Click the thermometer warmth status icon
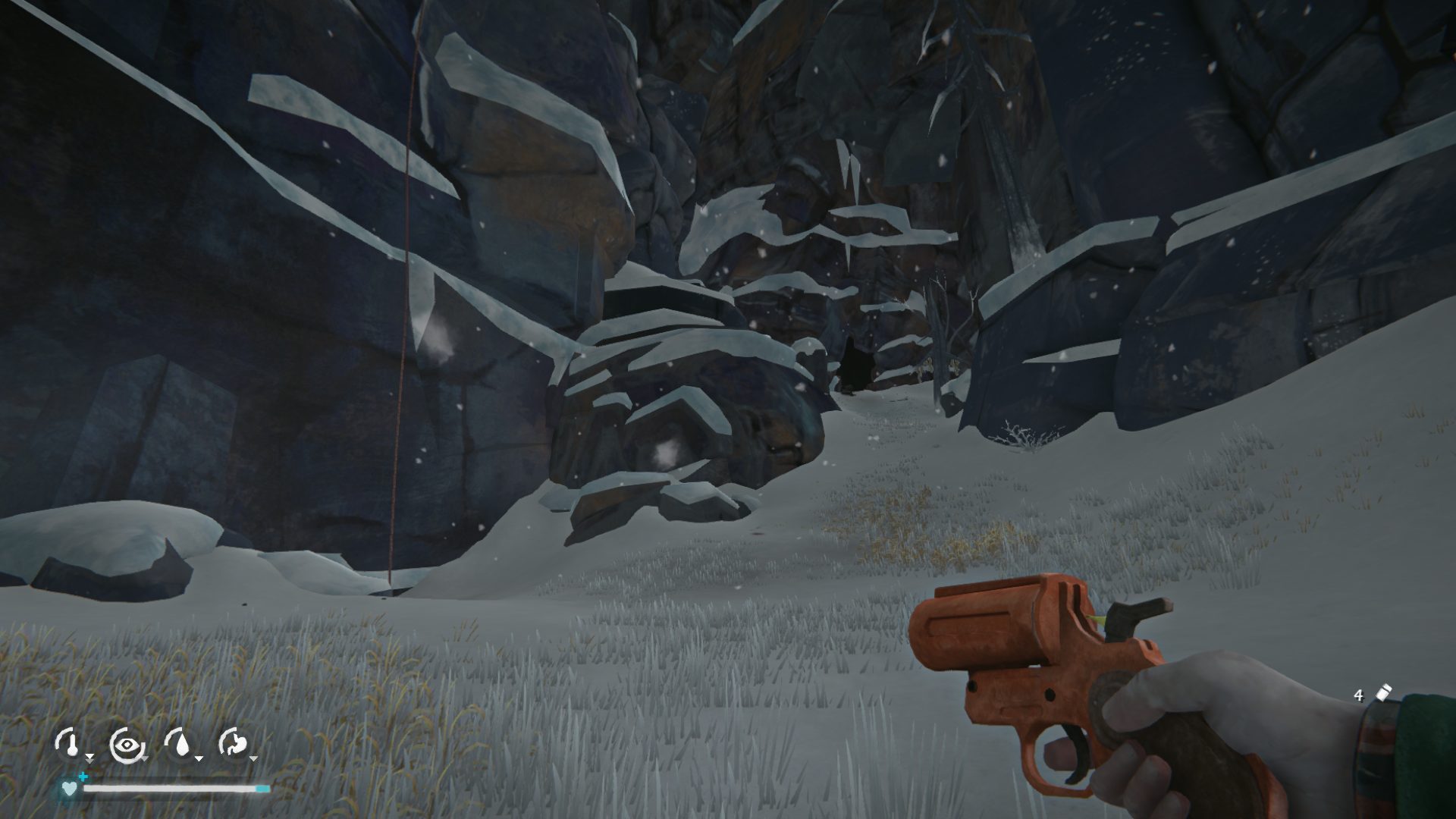This screenshot has width=1456, height=819. 68,744
